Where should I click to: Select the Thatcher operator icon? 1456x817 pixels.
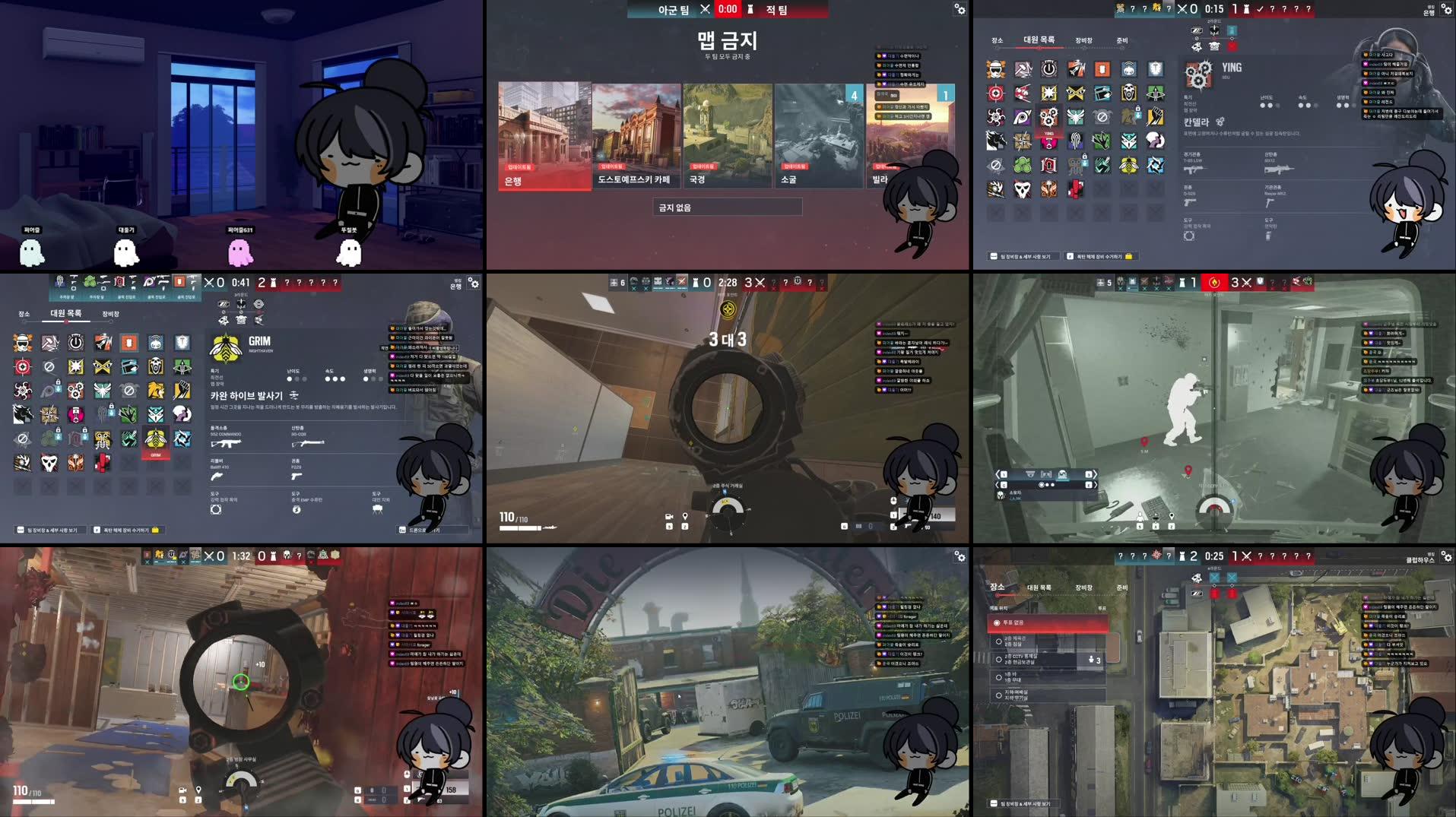point(76,342)
